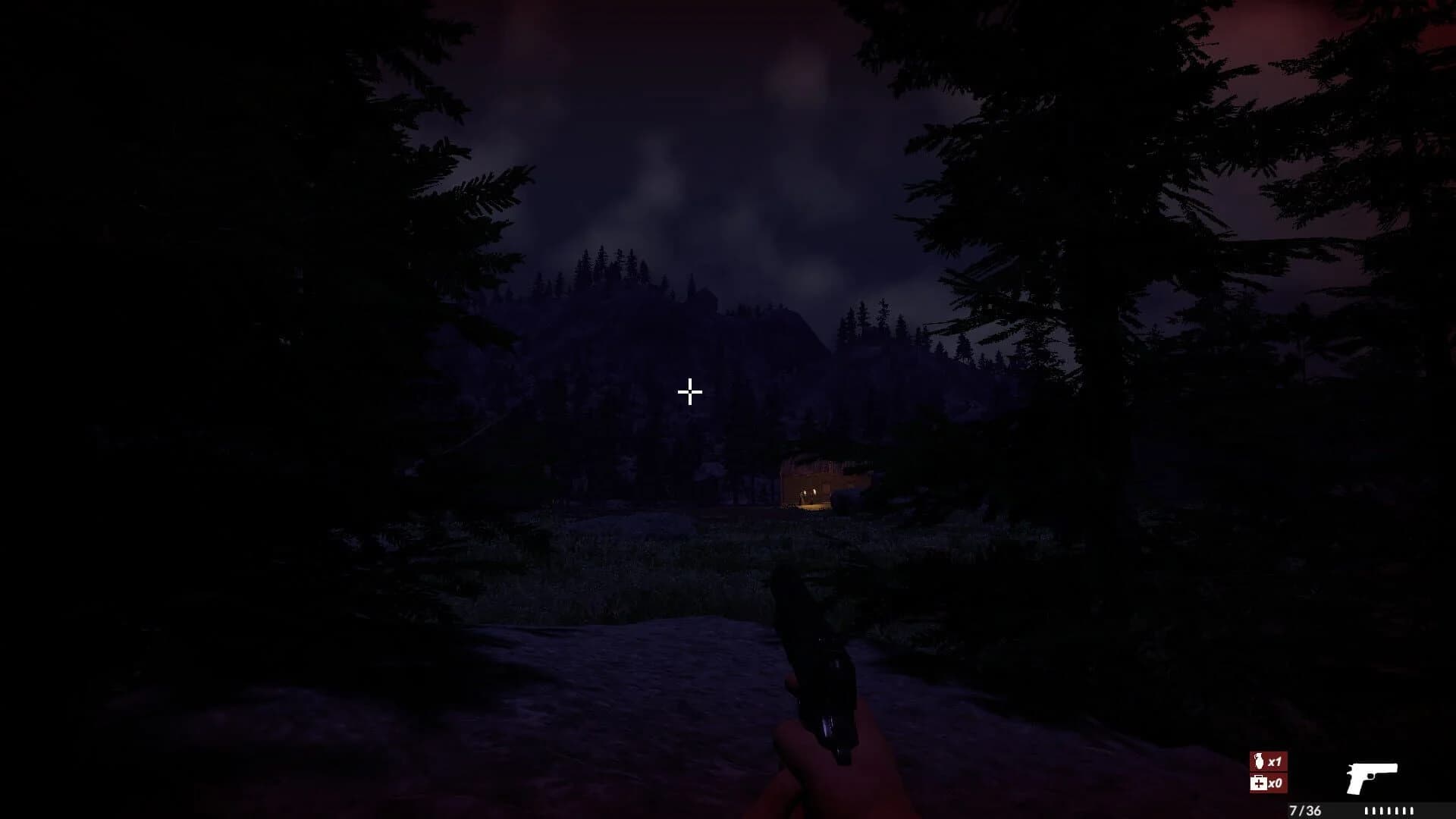The height and width of the screenshot is (819, 1456).
Task: Click the first bullet segment indicator
Action: point(1367,811)
